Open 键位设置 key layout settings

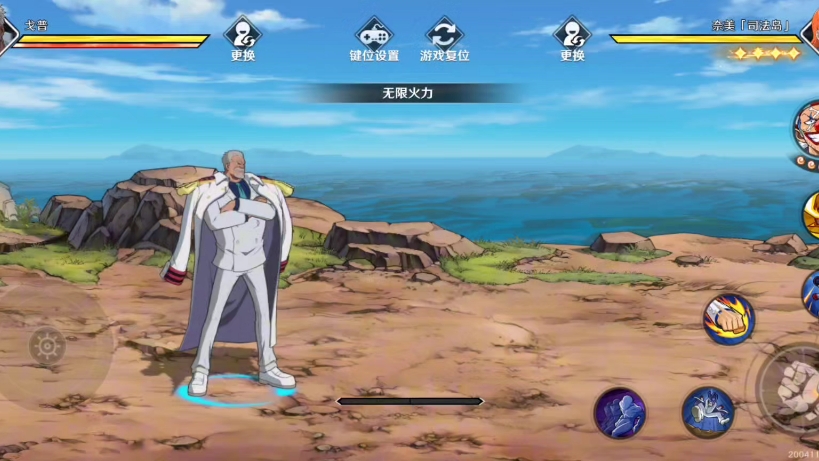(x=374, y=39)
